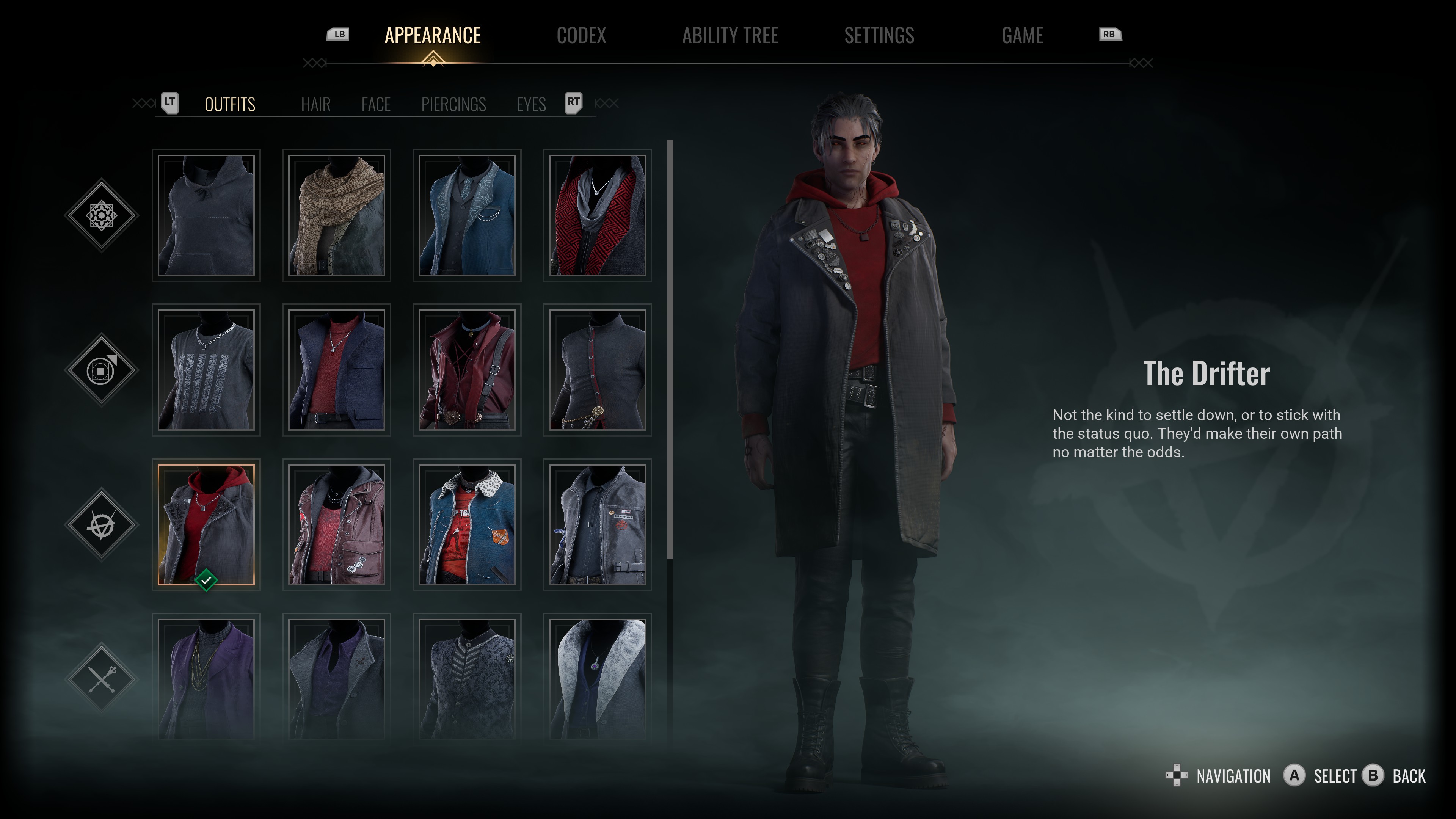Switch to the Hair category

pyautogui.click(x=315, y=105)
